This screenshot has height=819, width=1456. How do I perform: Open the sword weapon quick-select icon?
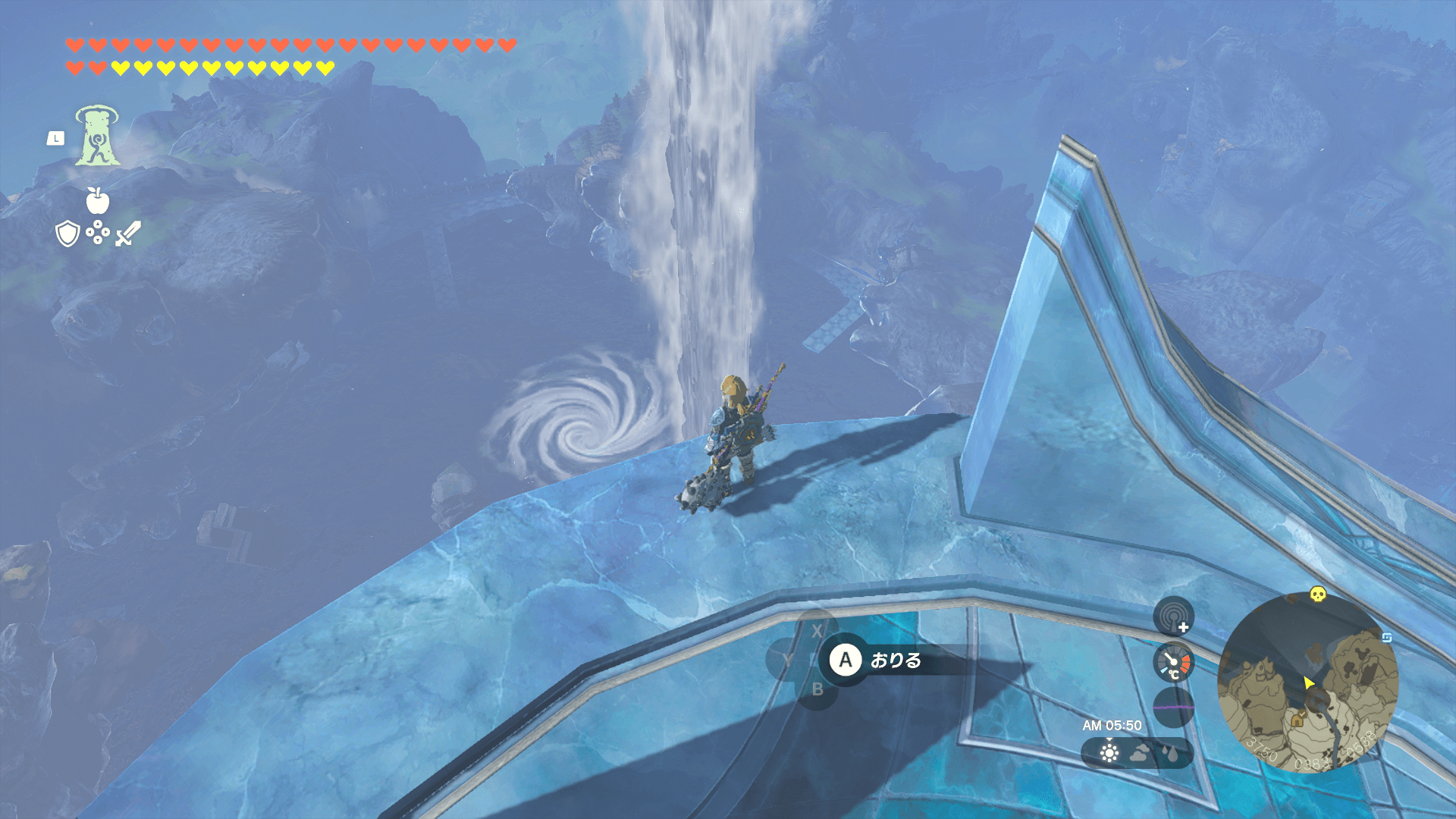pyautogui.click(x=127, y=234)
